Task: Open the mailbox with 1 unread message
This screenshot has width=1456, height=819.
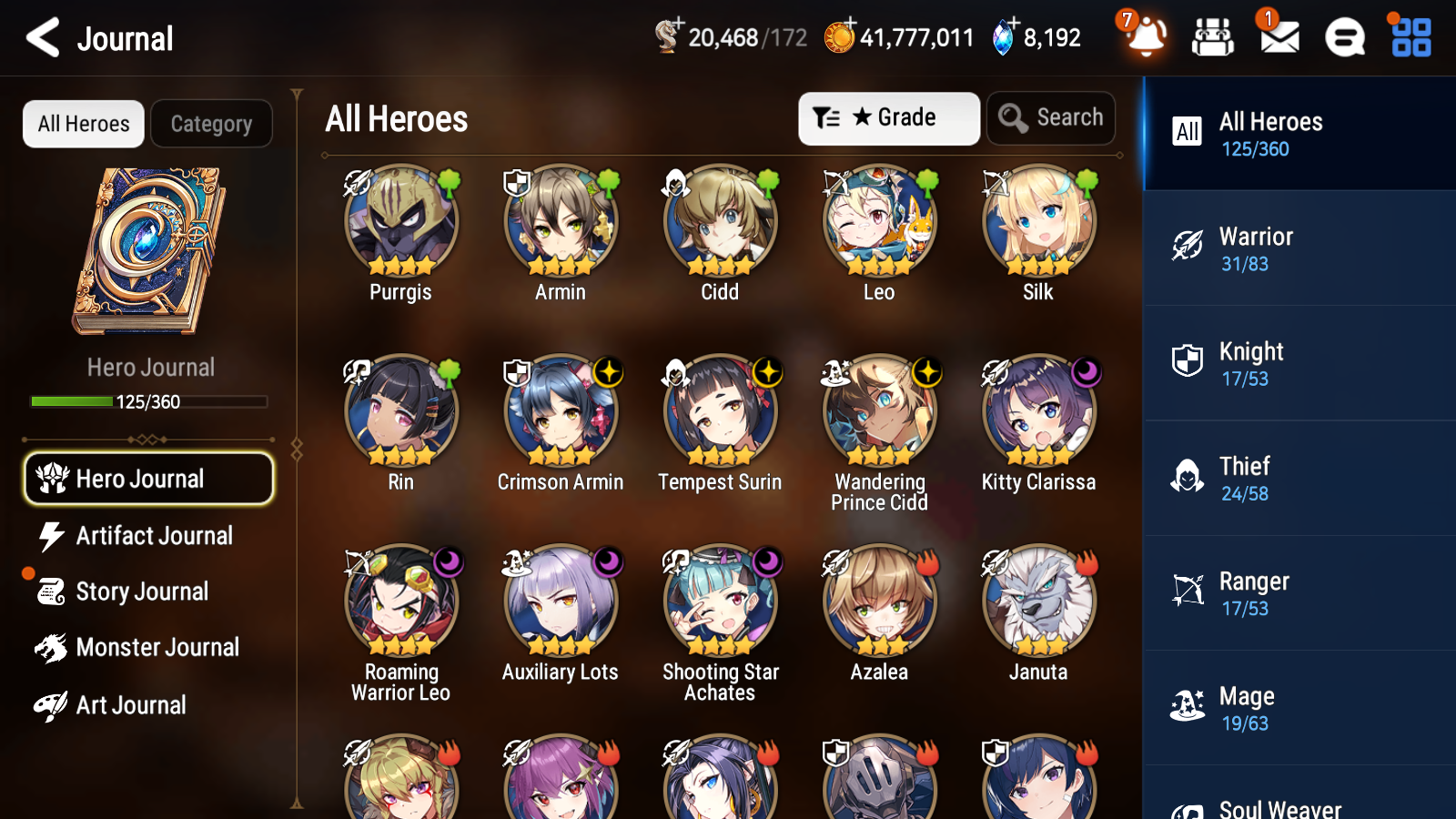Action: 1278,38
